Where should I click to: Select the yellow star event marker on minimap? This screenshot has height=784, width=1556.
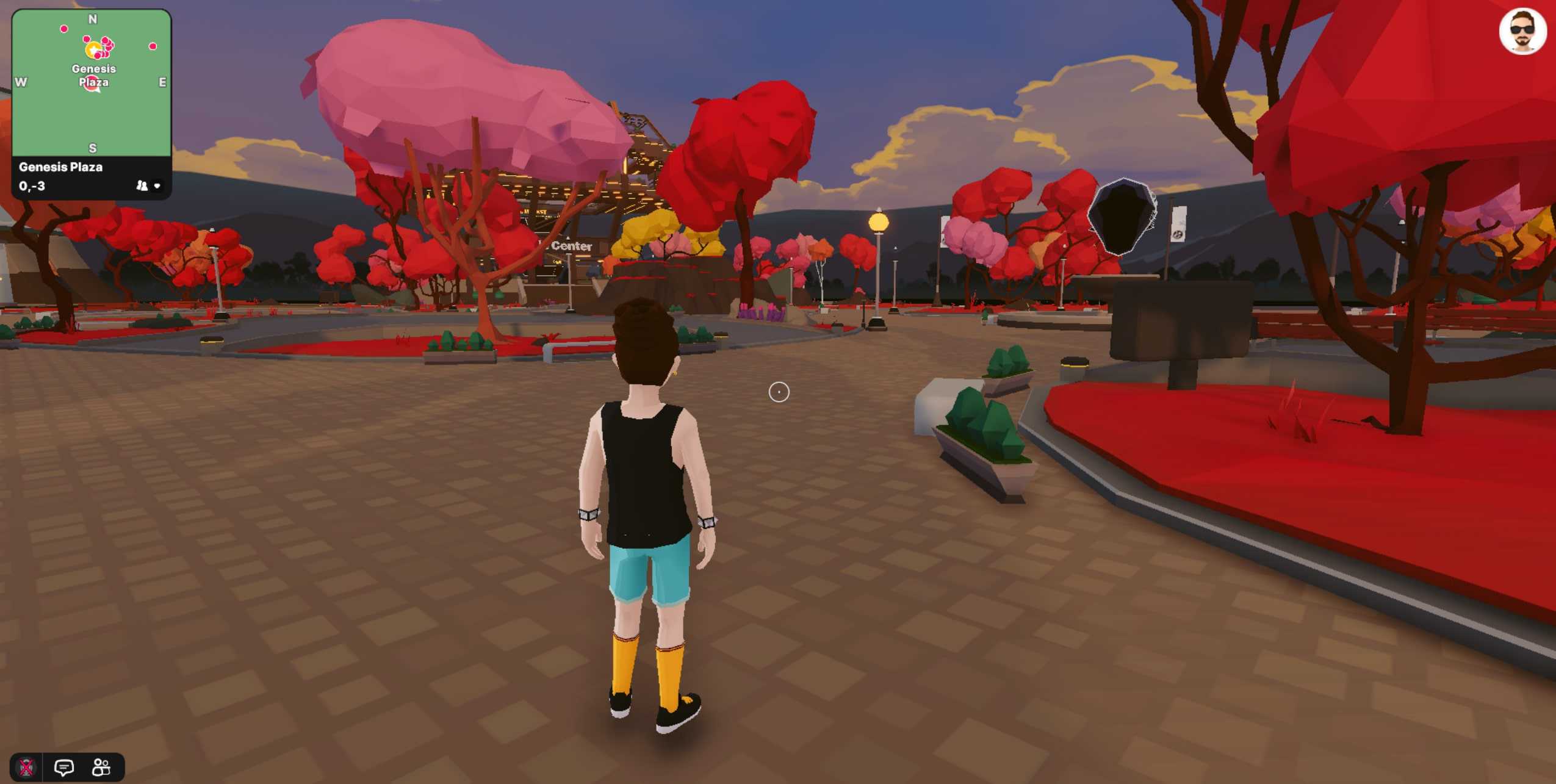pyautogui.click(x=93, y=49)
